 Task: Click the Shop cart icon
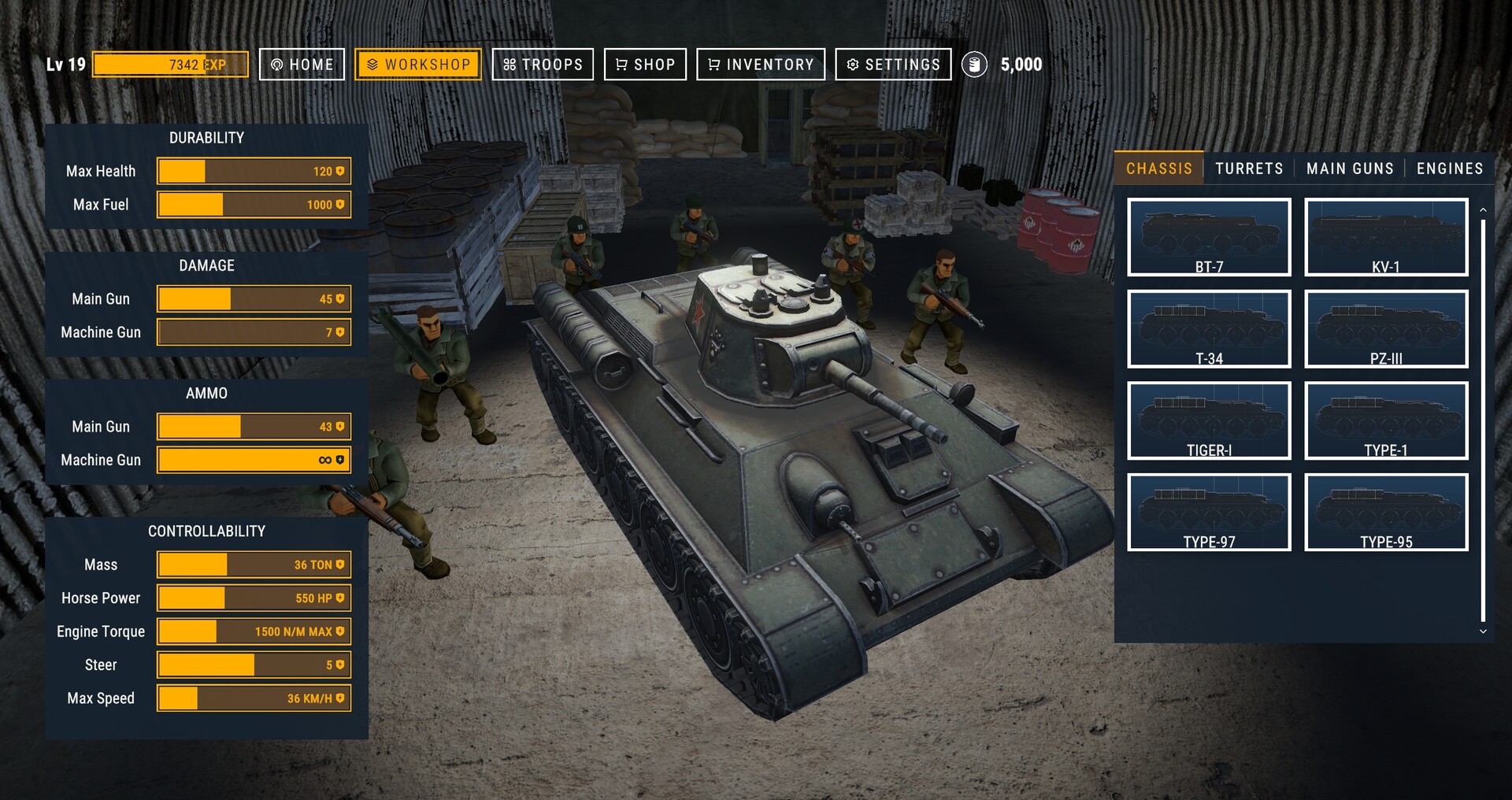621,65
